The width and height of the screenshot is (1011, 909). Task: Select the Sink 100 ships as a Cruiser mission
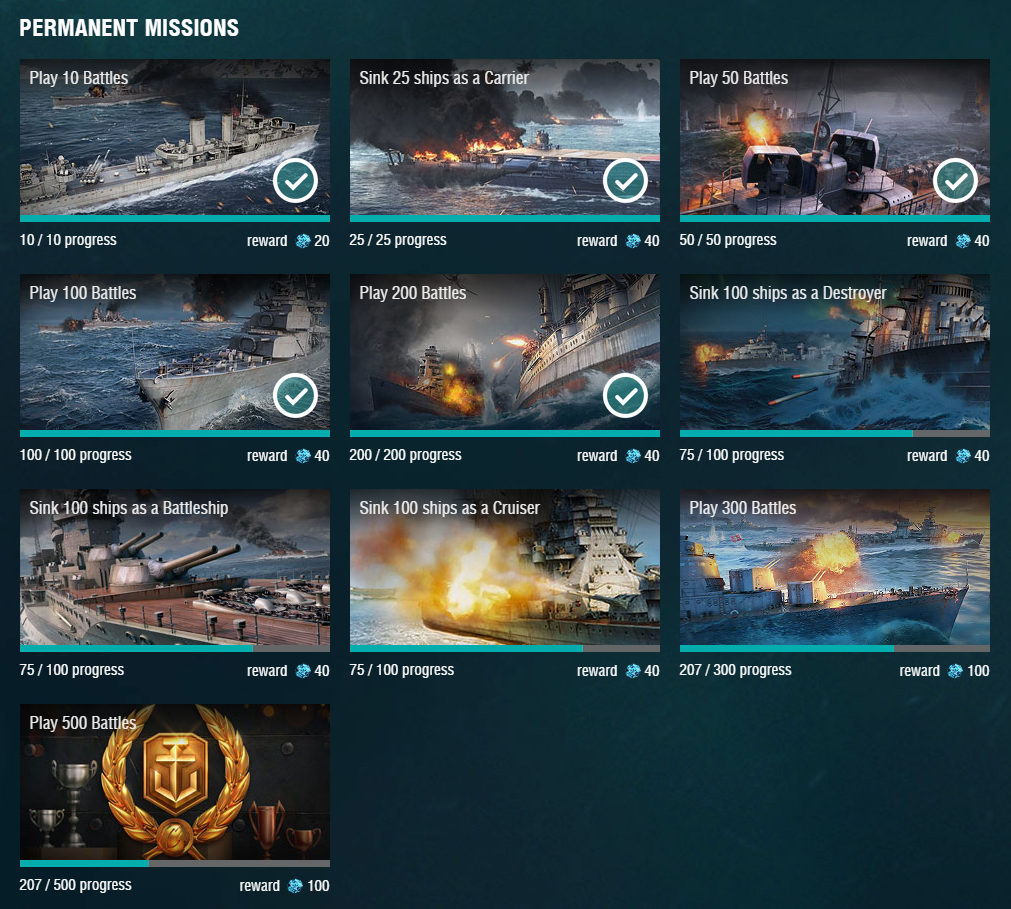[504, 567]
